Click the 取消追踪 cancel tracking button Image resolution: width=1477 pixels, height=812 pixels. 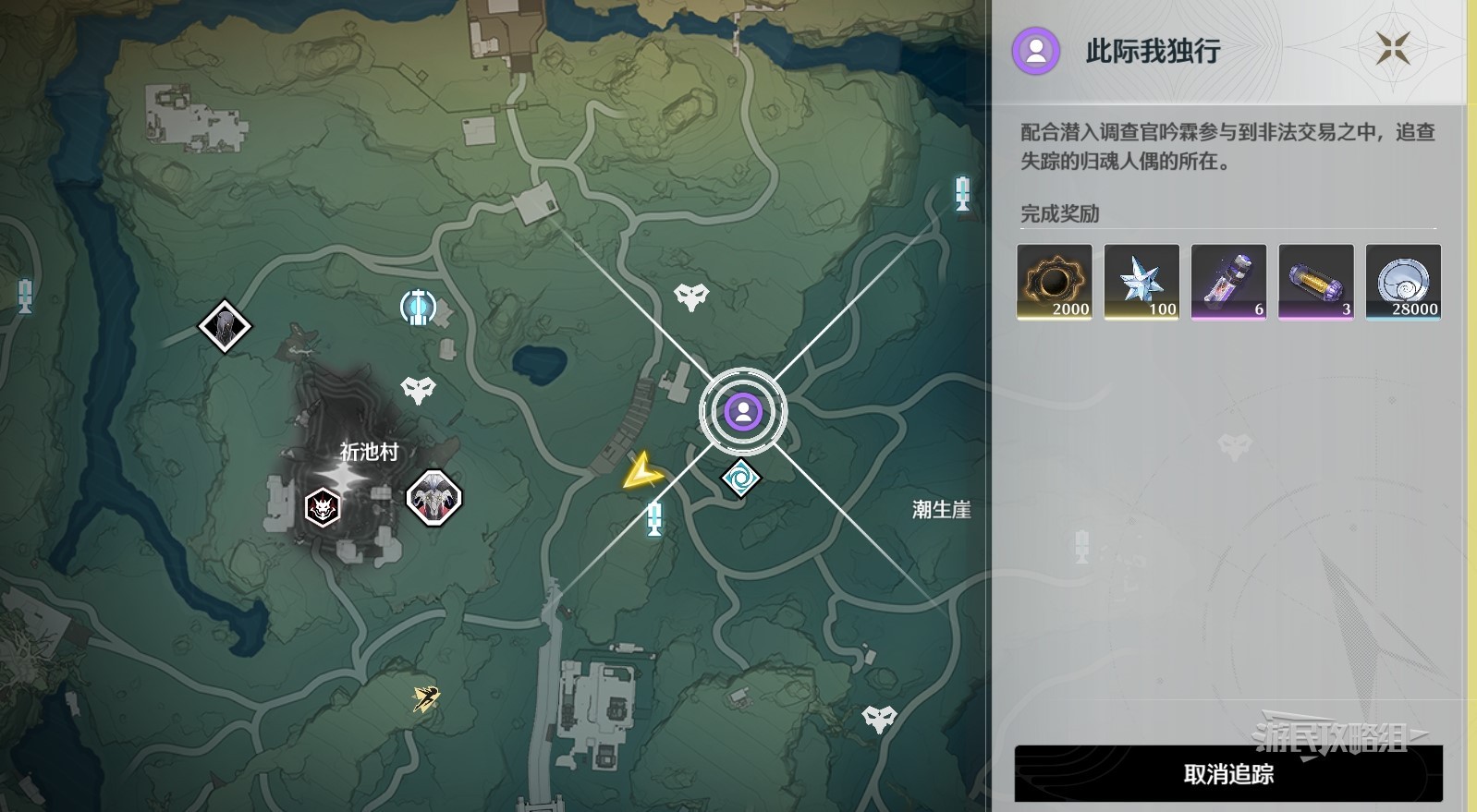(1227, 774)
